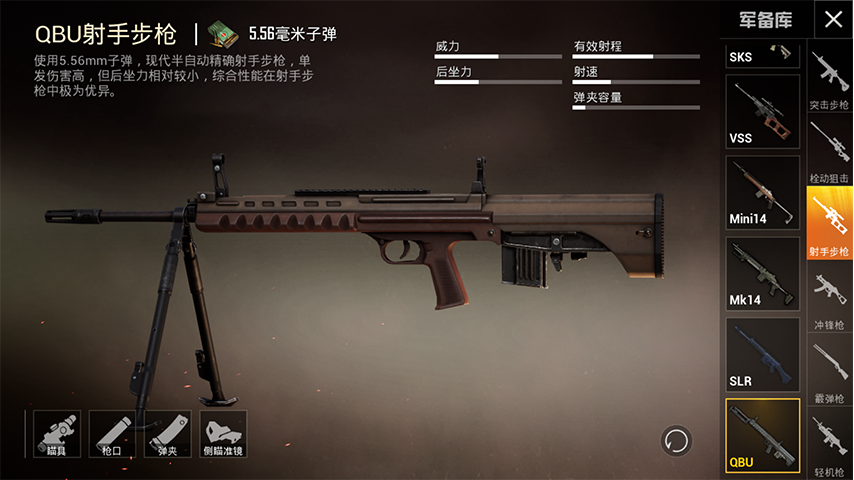
Task: Select the Mini14 rifle entry
Action: 762,192
